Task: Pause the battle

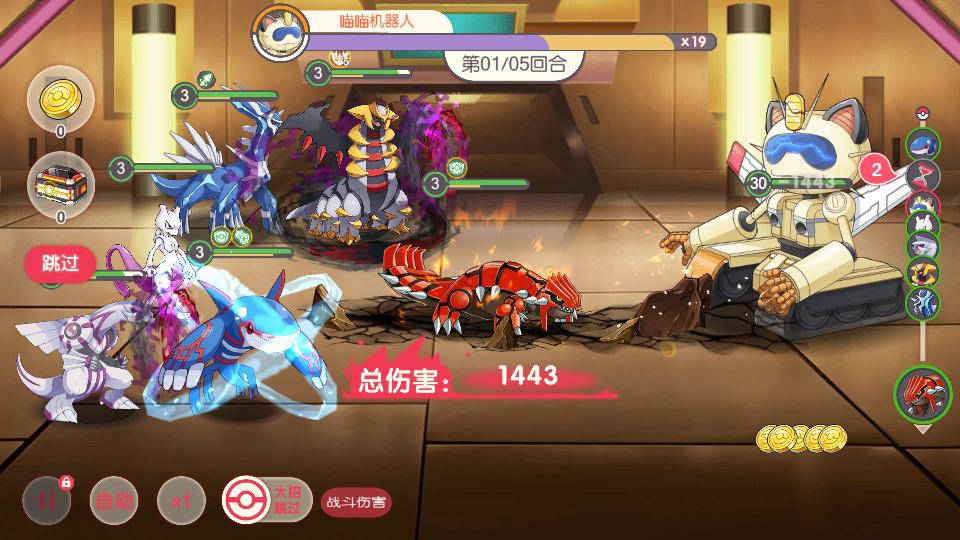Action: coord(46,502)
